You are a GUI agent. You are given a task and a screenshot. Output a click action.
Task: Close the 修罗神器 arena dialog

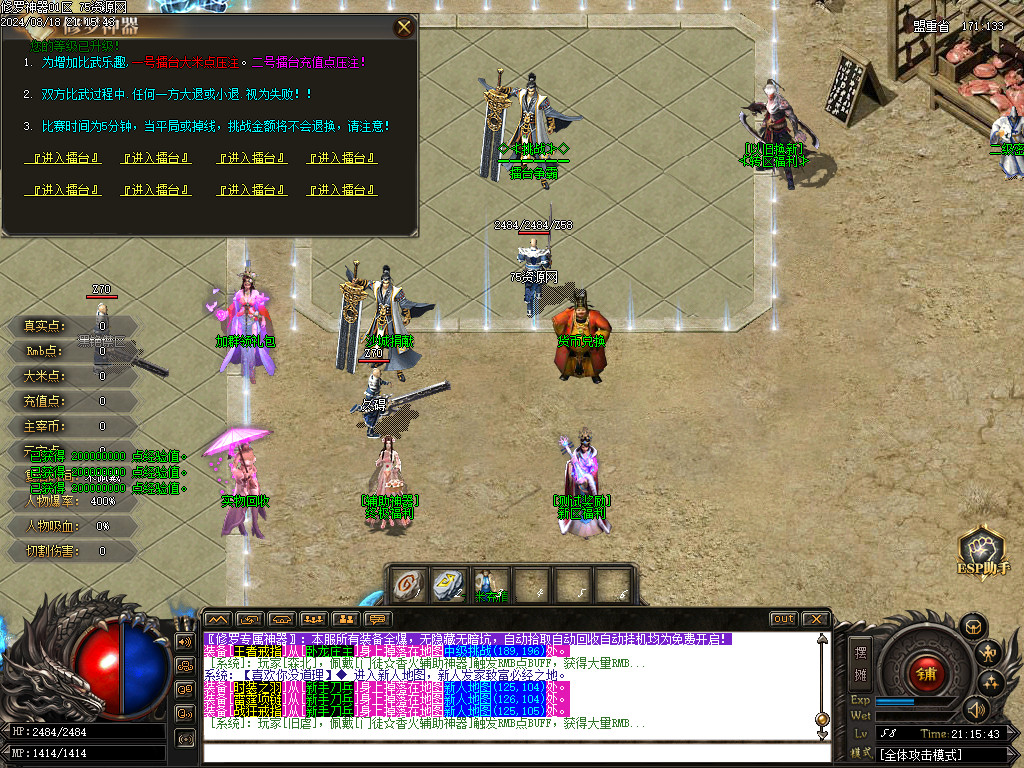tap(404, 28)
